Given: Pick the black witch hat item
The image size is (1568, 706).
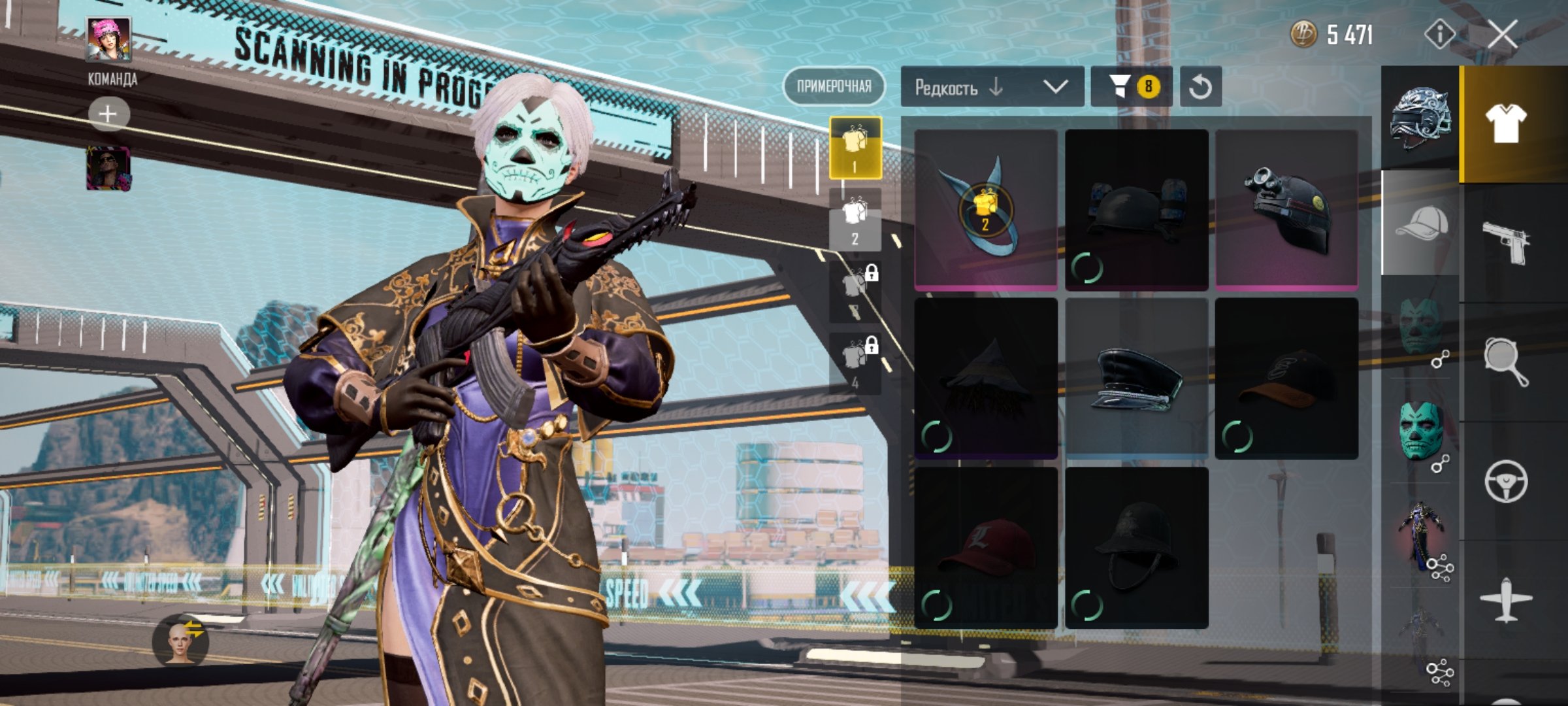Looking at the screenshot, I should (x=986, y=378).
